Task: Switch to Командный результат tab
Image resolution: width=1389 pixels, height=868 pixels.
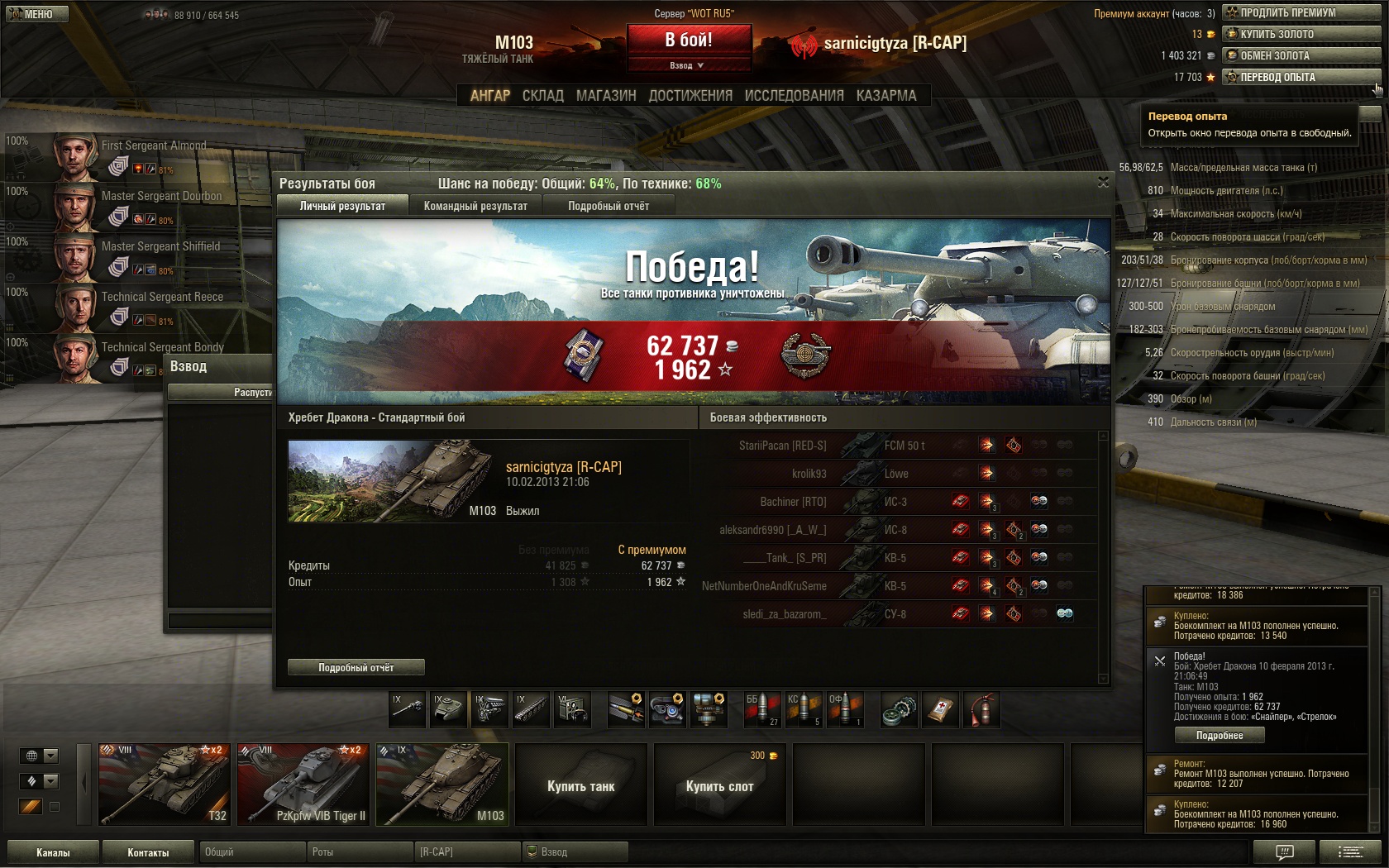Action: point(475,206)
